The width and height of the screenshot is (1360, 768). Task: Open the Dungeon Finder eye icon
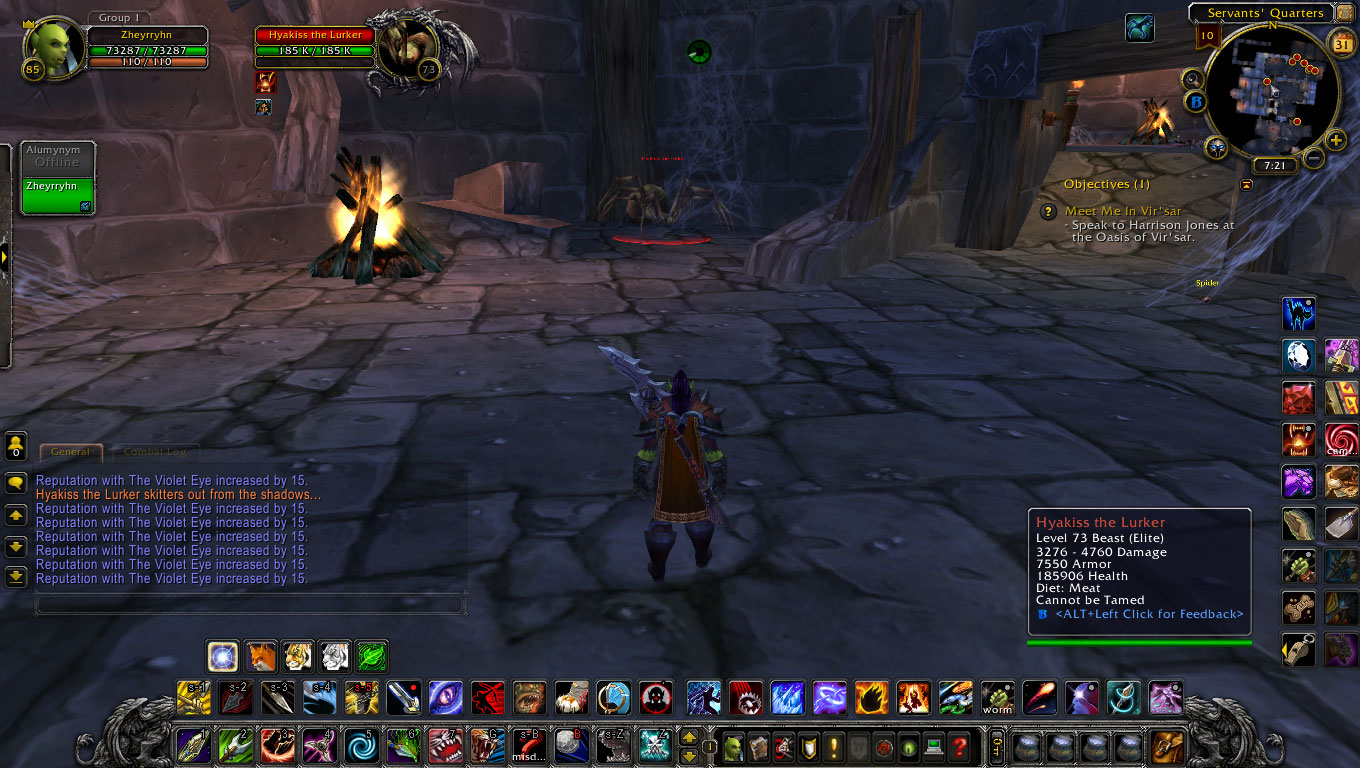click(x=909, y=748)
